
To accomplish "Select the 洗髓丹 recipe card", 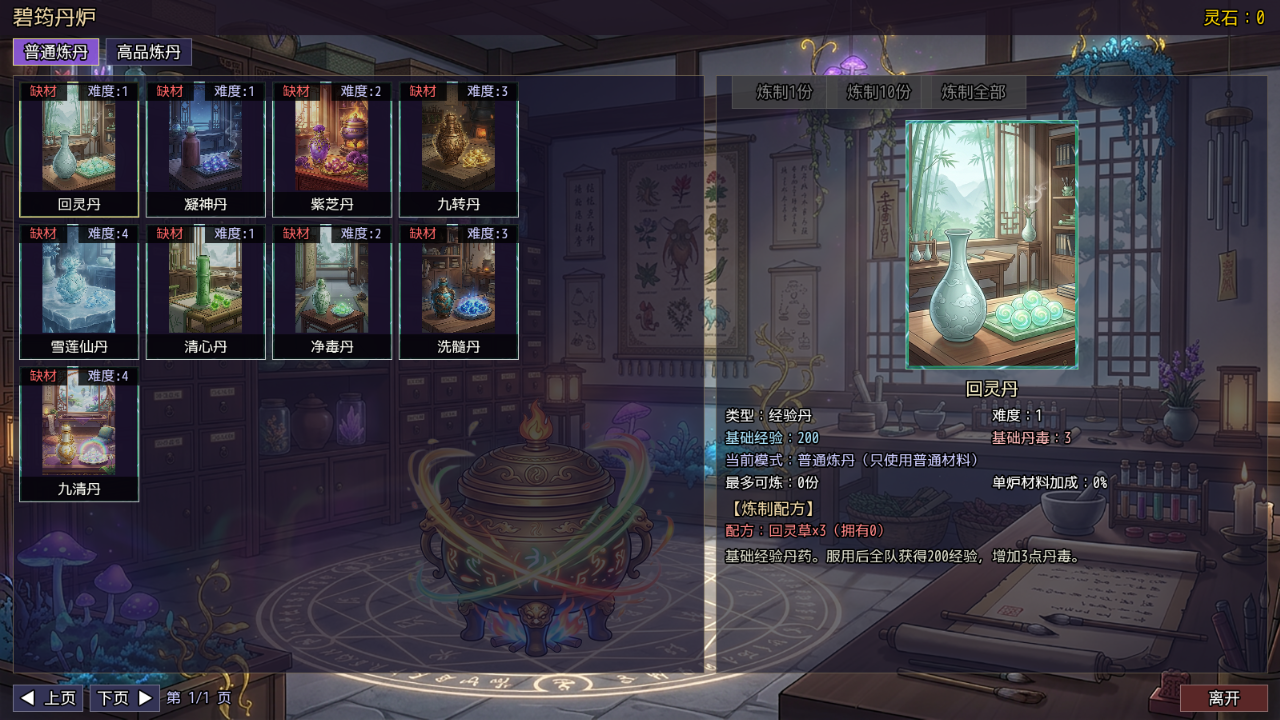I will (x=457, y=292).
